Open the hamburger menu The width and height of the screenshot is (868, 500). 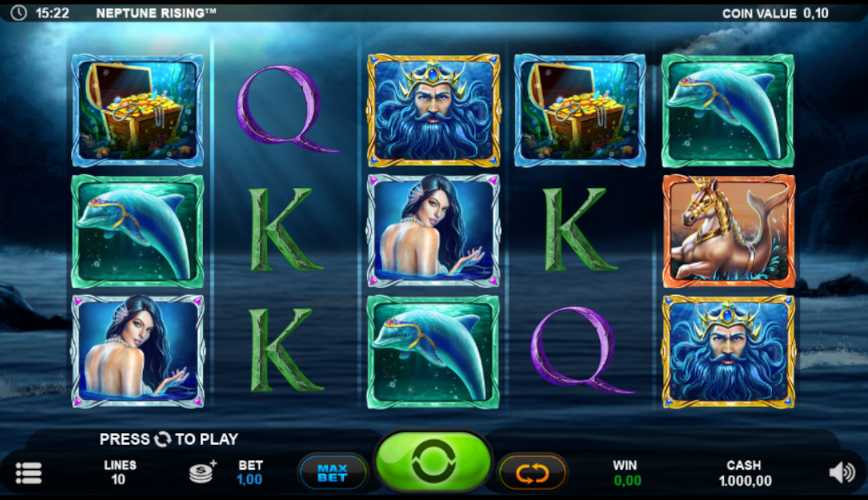29,472
